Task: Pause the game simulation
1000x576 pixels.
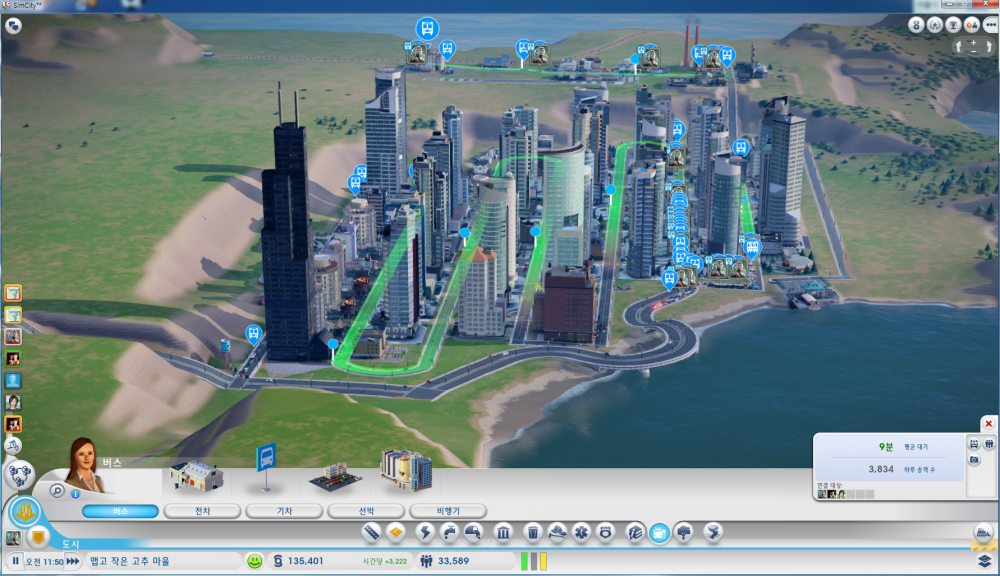Action: click(x=16, y=561)
